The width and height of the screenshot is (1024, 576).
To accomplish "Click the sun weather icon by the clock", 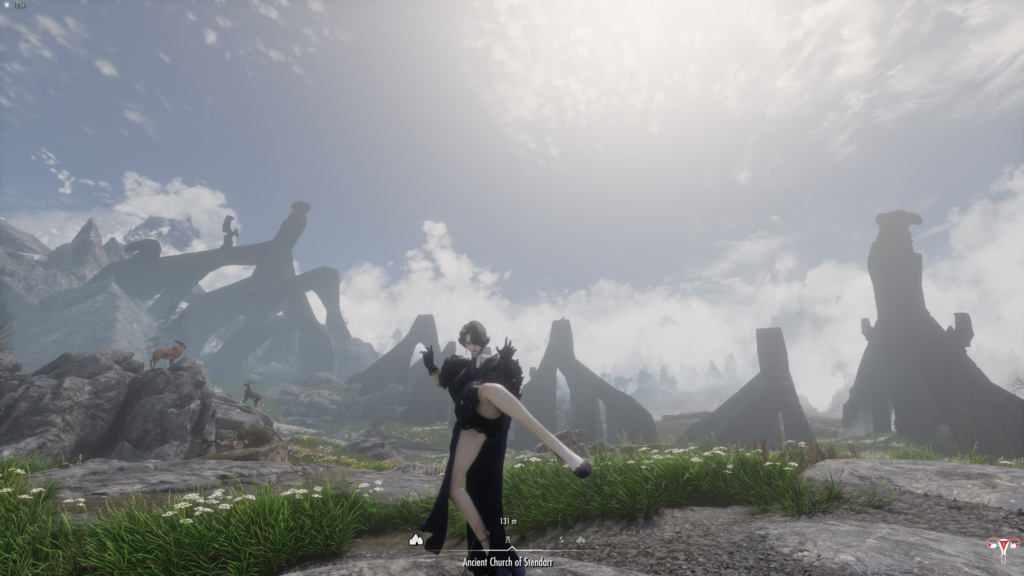I will [x=8, y=6].
